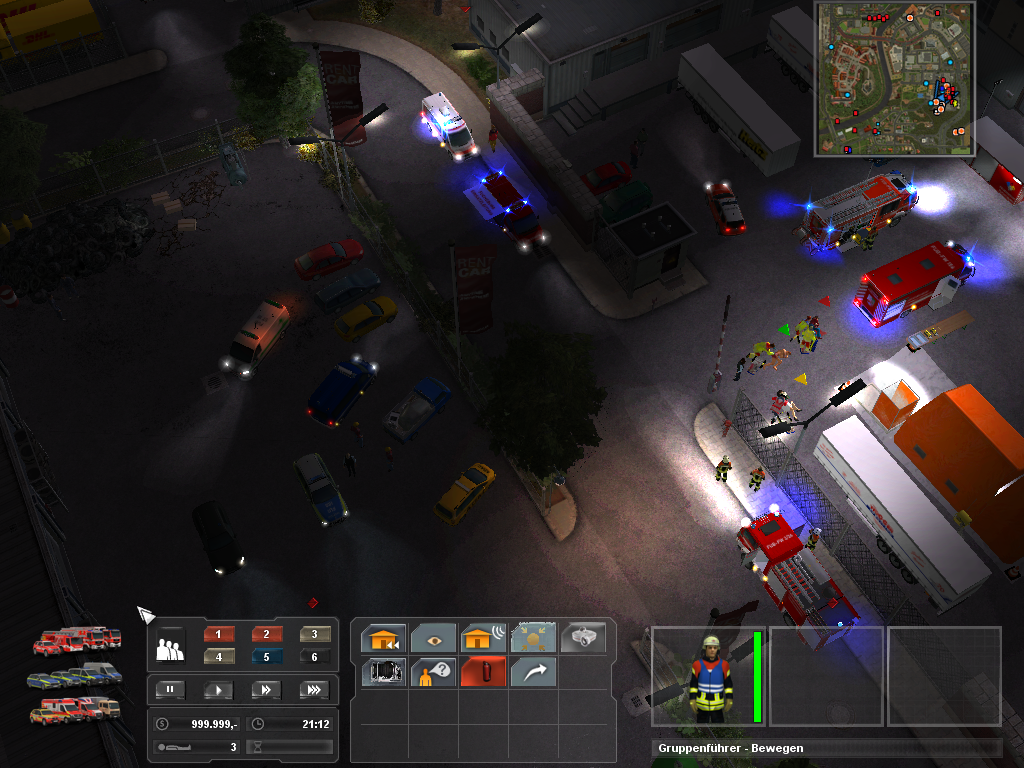Open the fire engine vehicle menu
The width and height of the screenshot is (1024, 768).
tap(78, 640)
